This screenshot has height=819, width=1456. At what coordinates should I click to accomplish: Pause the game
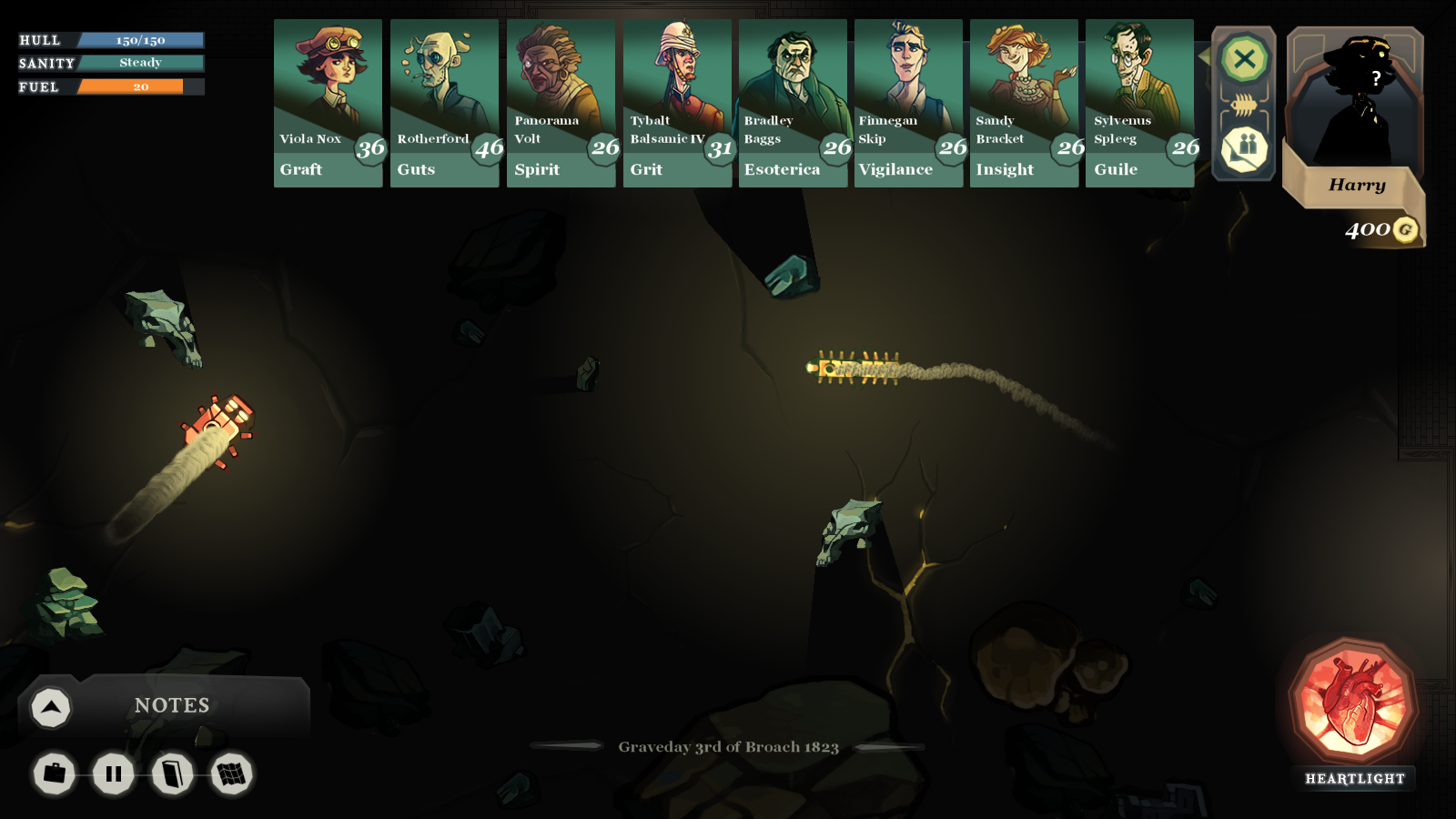114,774
